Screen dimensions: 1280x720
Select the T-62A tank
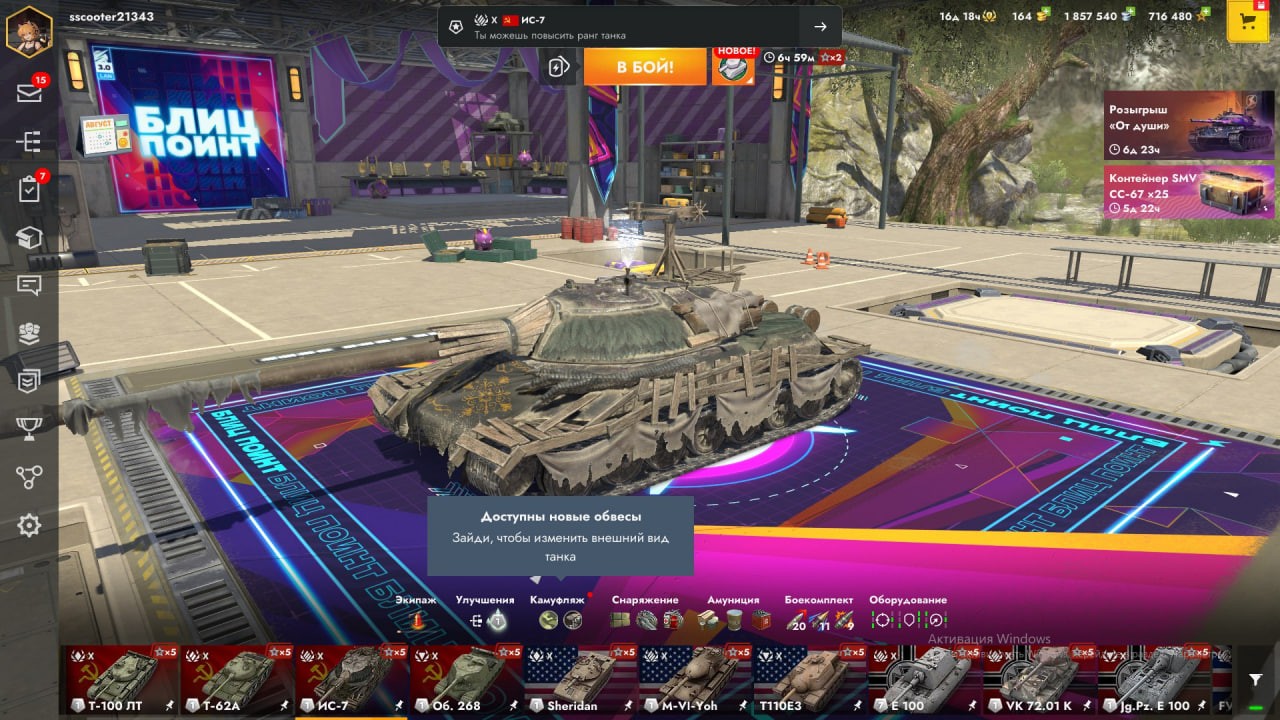236,679
